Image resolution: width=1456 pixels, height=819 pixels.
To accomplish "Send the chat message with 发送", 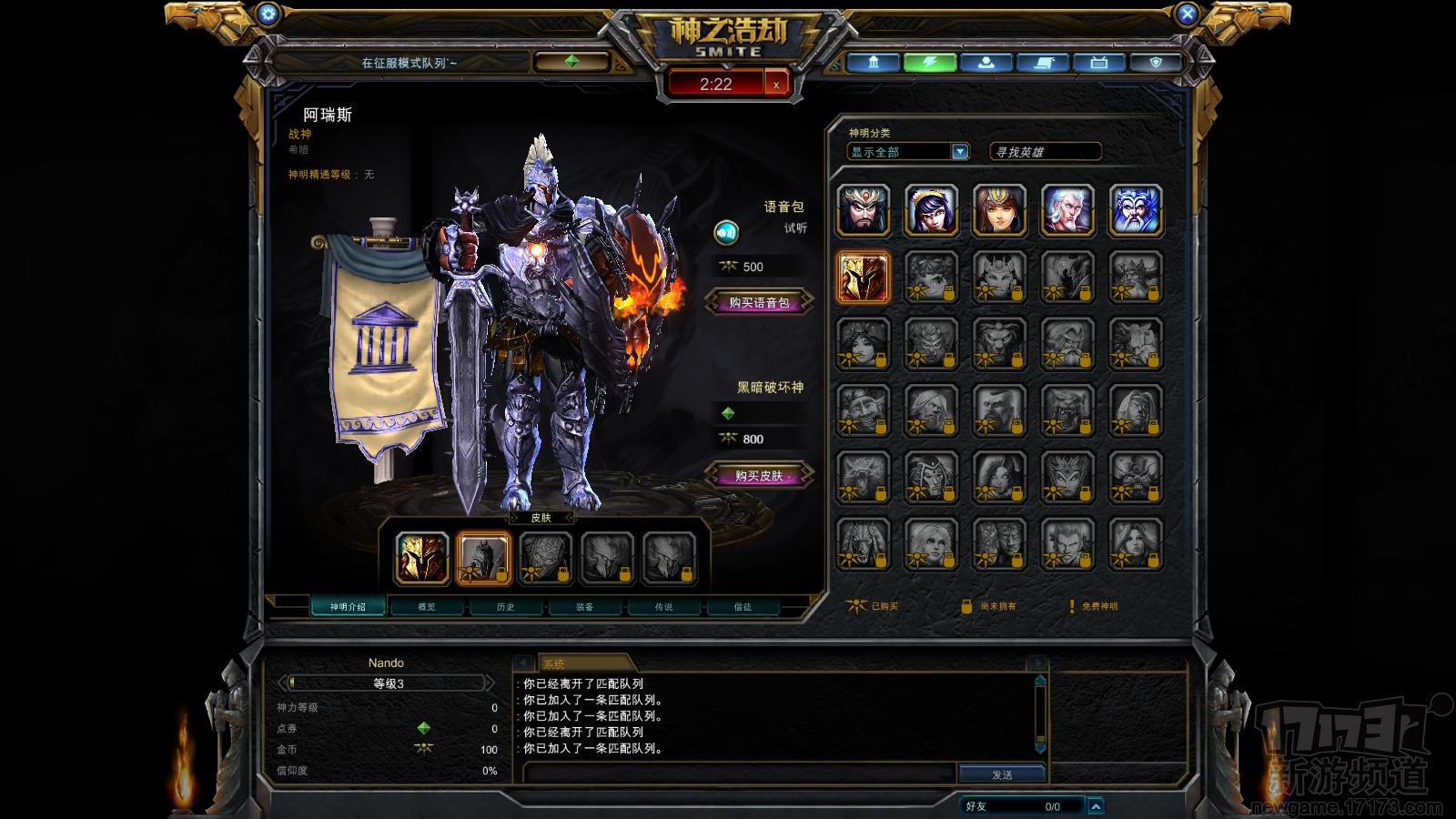I will [1002, 774].
